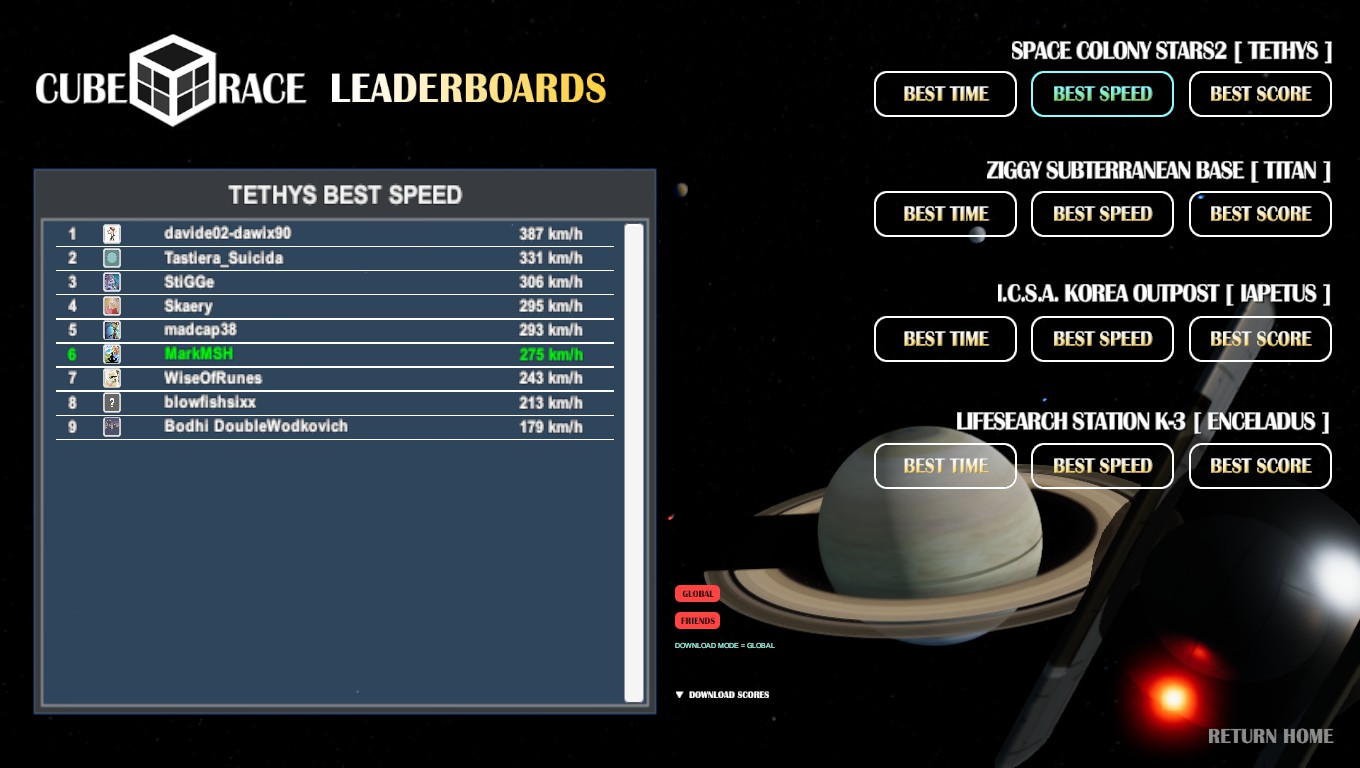Select the Bodhi DoubleWodkovich row

point(335,427)
